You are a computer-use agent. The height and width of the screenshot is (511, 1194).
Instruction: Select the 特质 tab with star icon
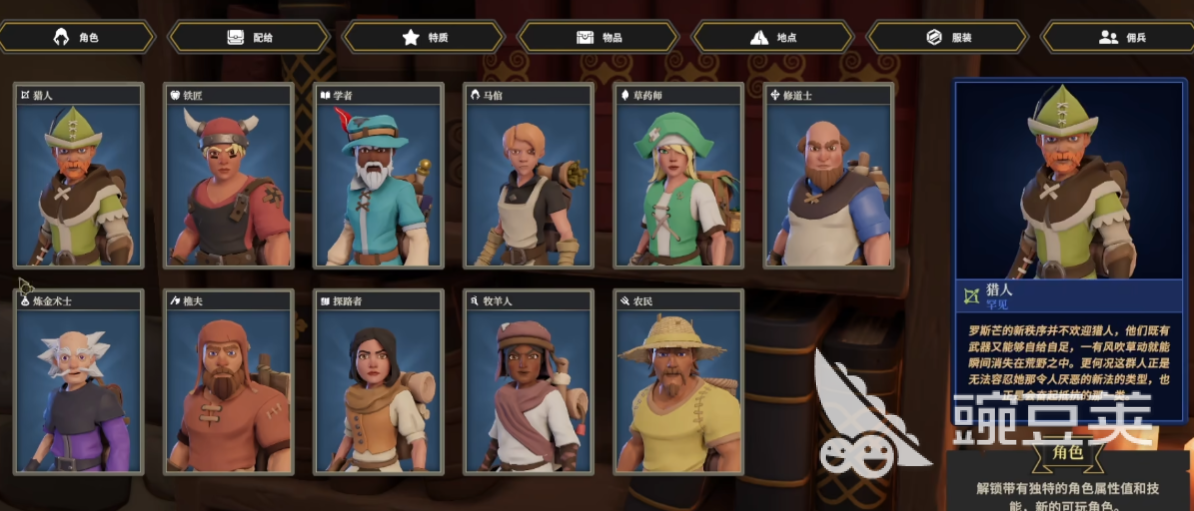point(424,37)
